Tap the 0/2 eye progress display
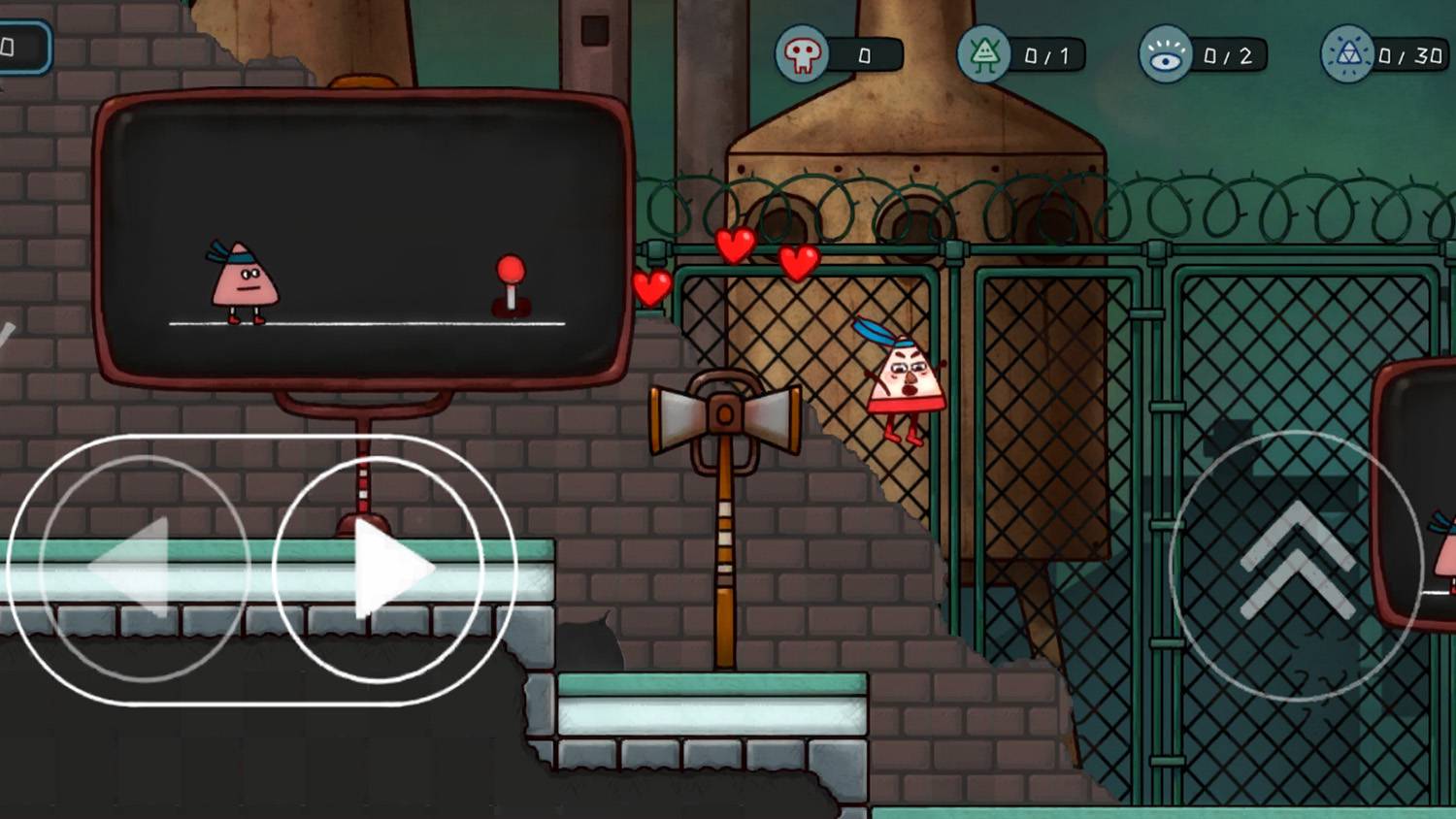The image size is (1456, 819). pyautogui.click(x=1230, y=55)
